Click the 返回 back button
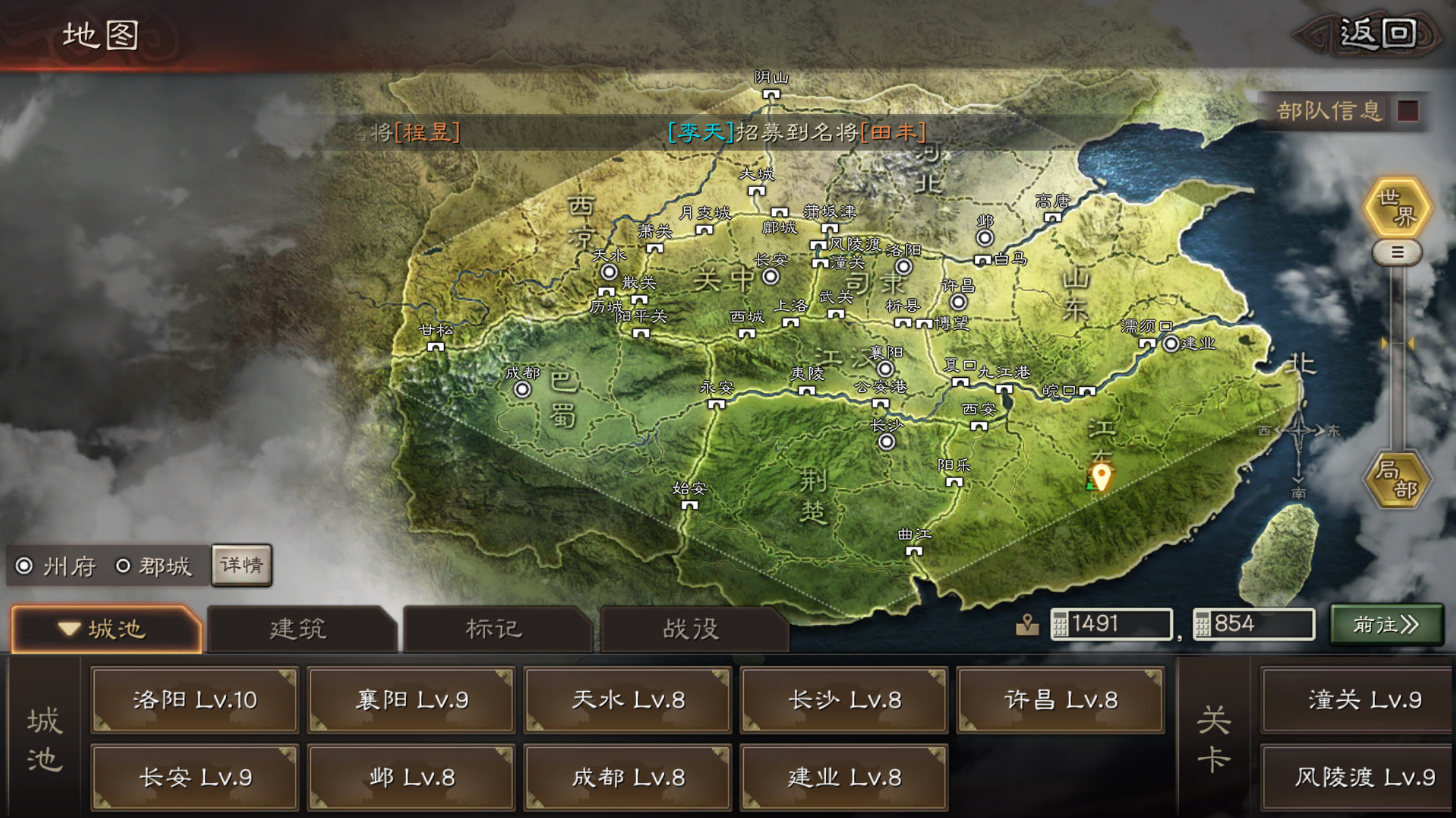 point(1376,34)
